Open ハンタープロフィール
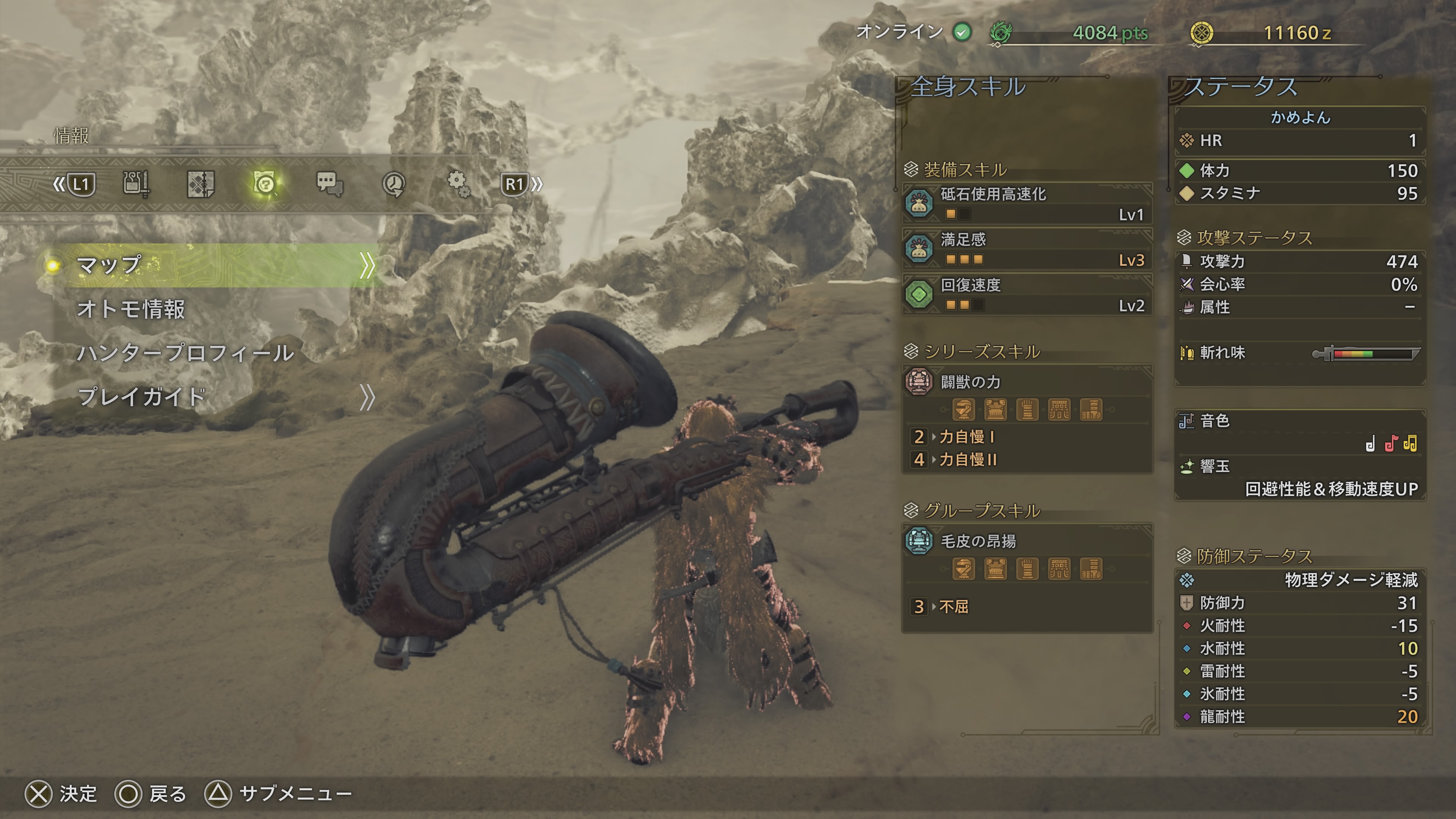Viewport: 1456px width, 819px height. tap(185, 353)
